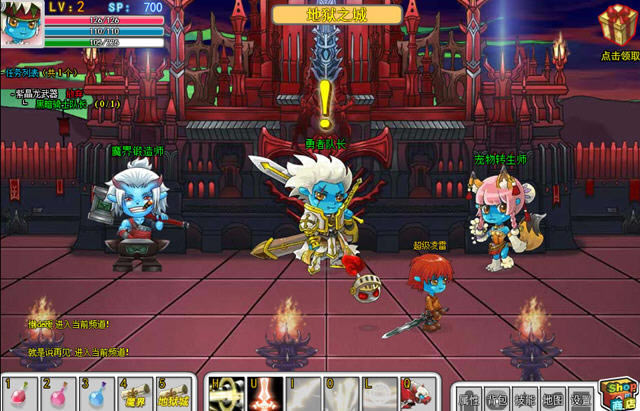The width and height of the screenshot is (640, 411).
Task: Open the 技能 skills menu
Action: (525, 397)
